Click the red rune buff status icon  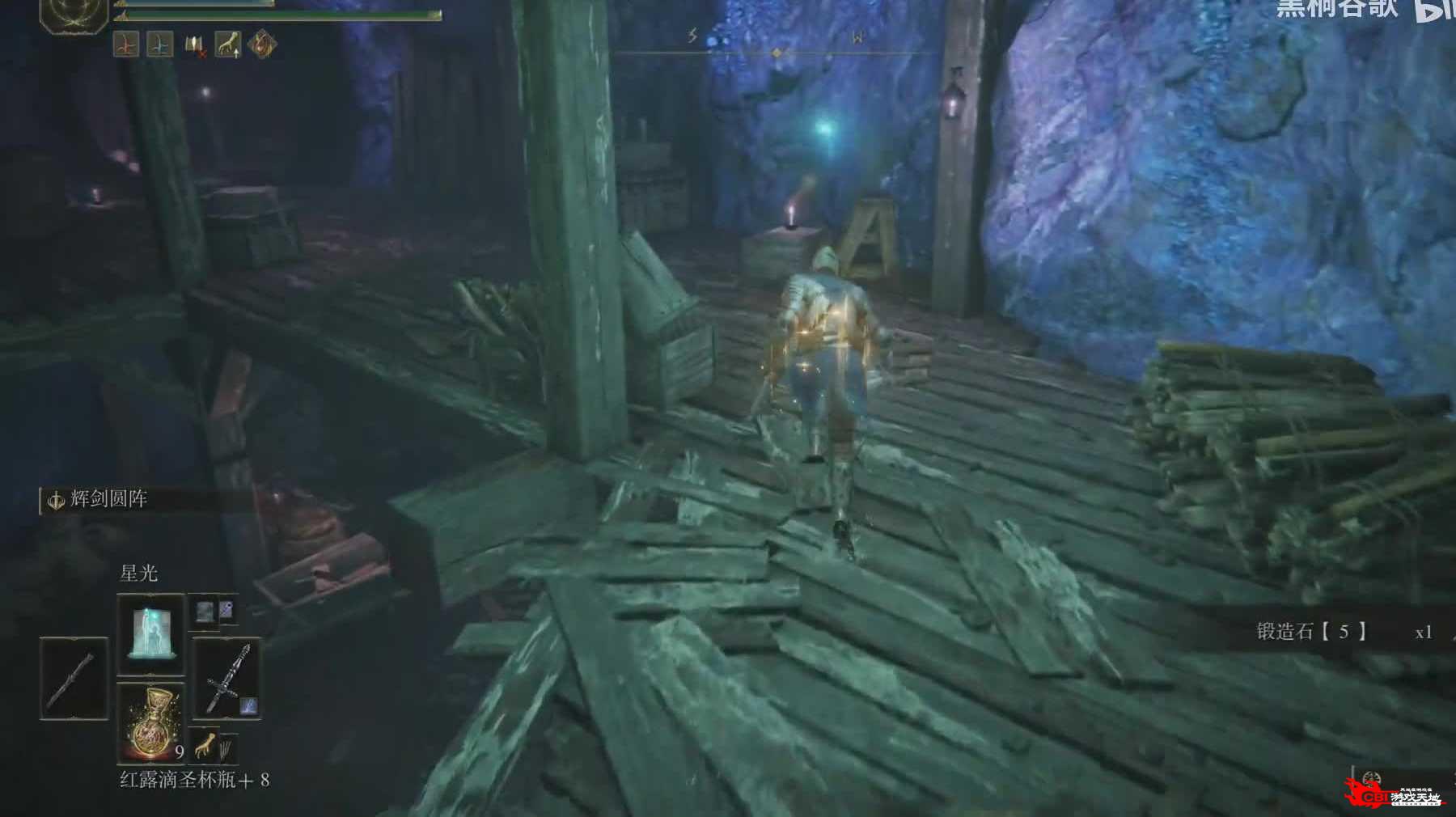(x=125, y=44)
